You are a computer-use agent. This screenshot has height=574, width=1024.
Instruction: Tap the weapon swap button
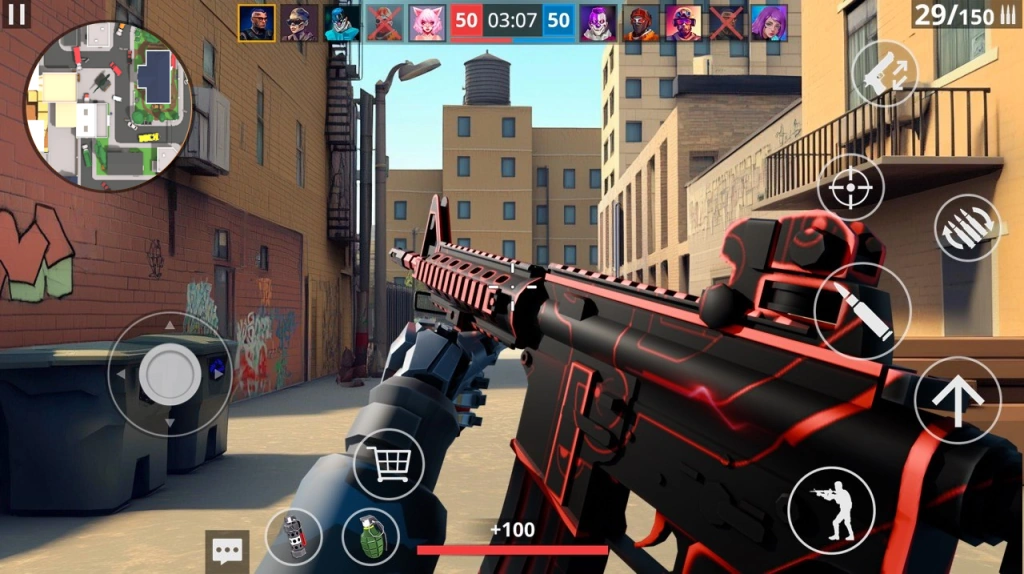pos(884,75)
